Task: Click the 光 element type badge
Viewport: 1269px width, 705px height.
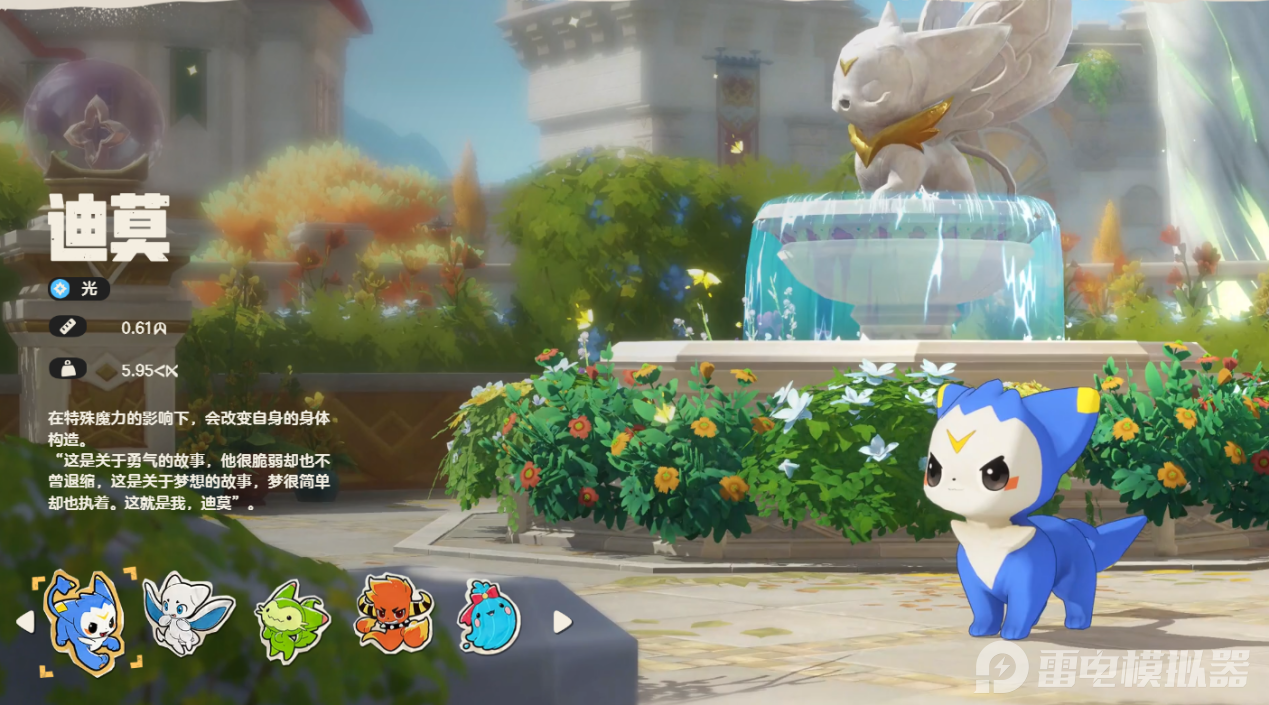Action: click(78, 289)
